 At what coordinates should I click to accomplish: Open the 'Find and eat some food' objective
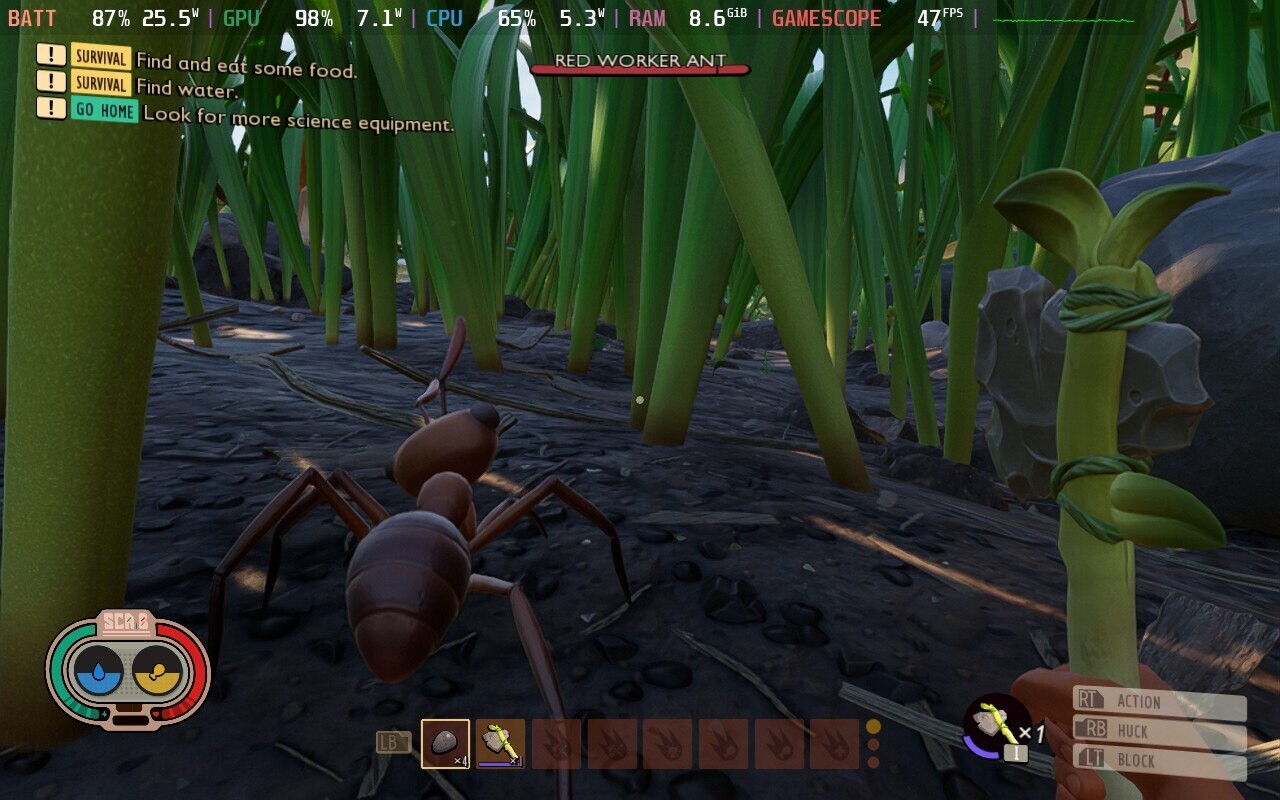246,66
